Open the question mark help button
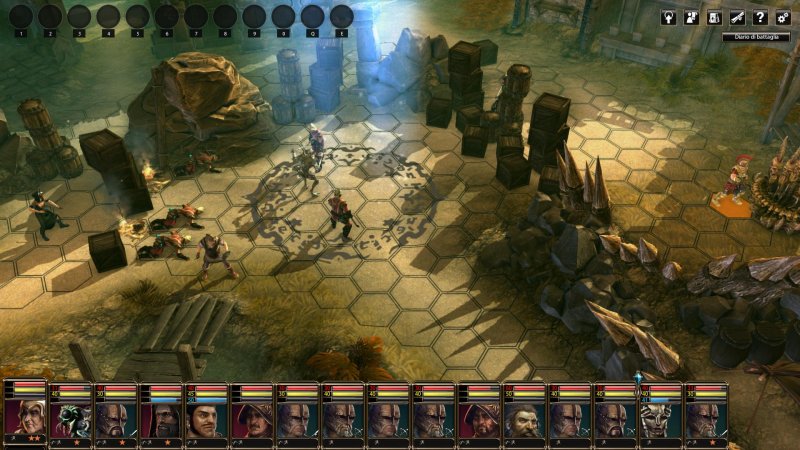Image resolution: width=800 pixels, height=450 pixels. pos(760,17)
